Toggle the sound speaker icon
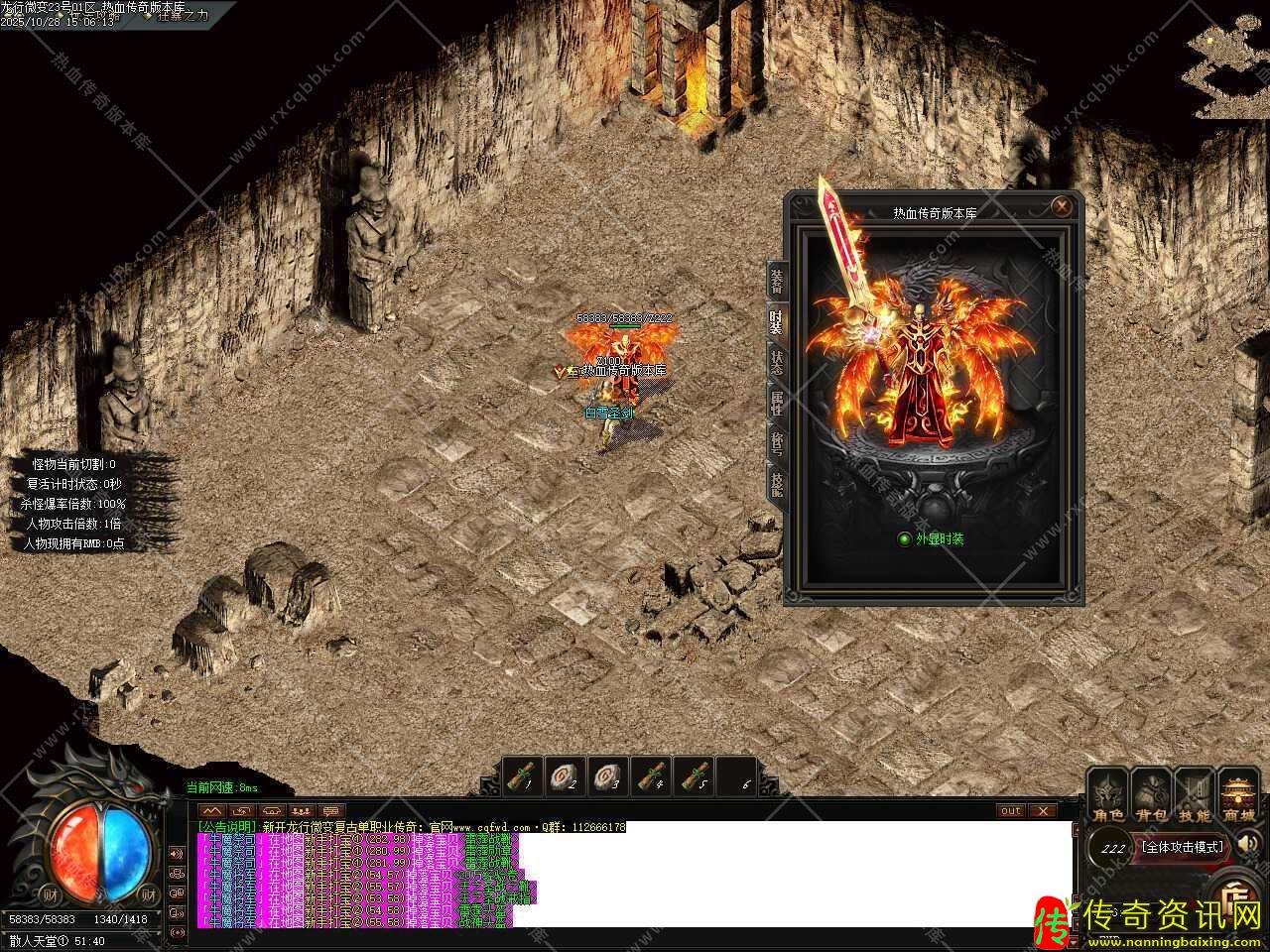The height and width of the screenshot is (952, 1270). (1249, 844)
